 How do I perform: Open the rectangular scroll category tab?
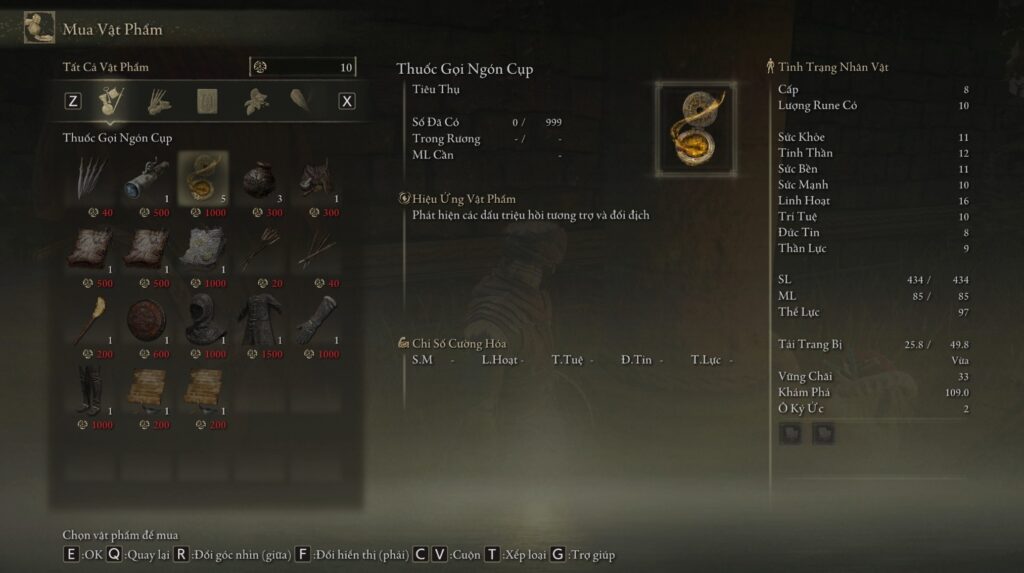pos(207,100)
